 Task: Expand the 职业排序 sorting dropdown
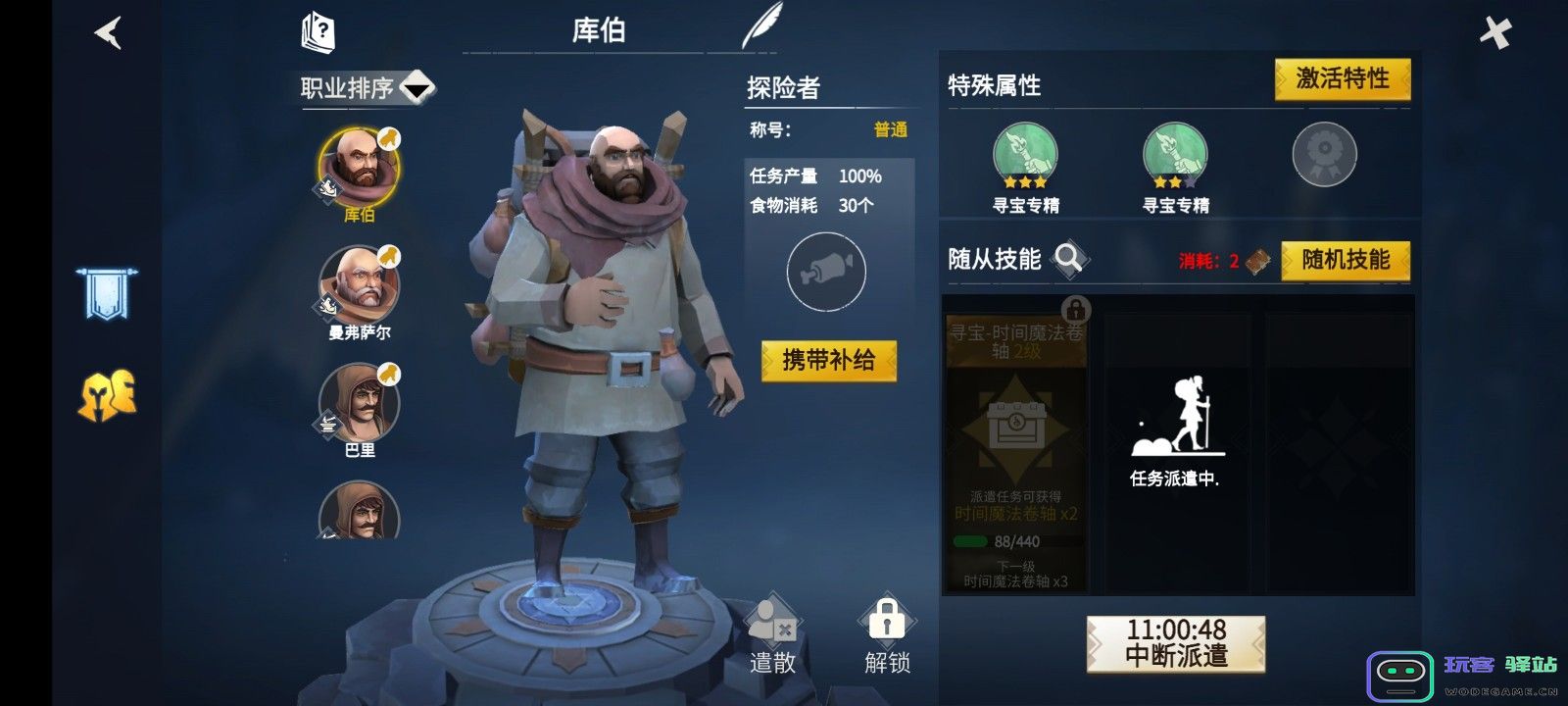pyautogui.click(x=416, y=88)
